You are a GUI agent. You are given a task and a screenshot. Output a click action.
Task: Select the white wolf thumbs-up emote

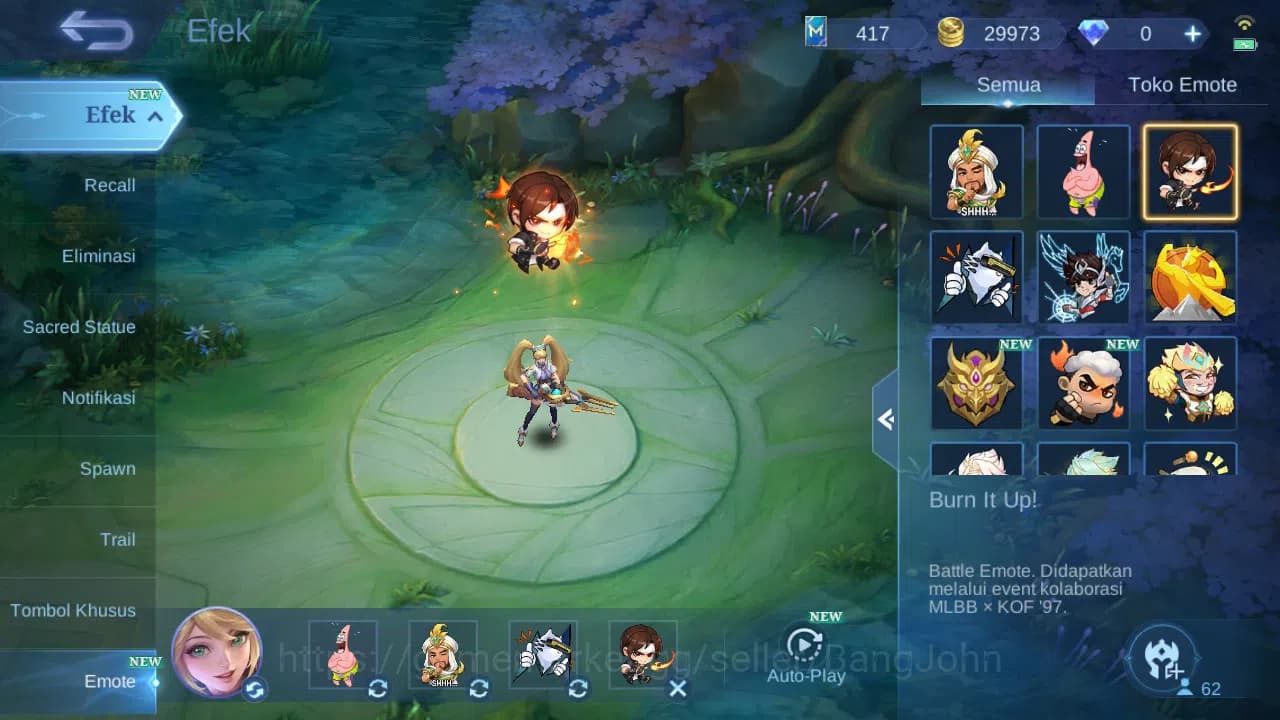[977, 278]
